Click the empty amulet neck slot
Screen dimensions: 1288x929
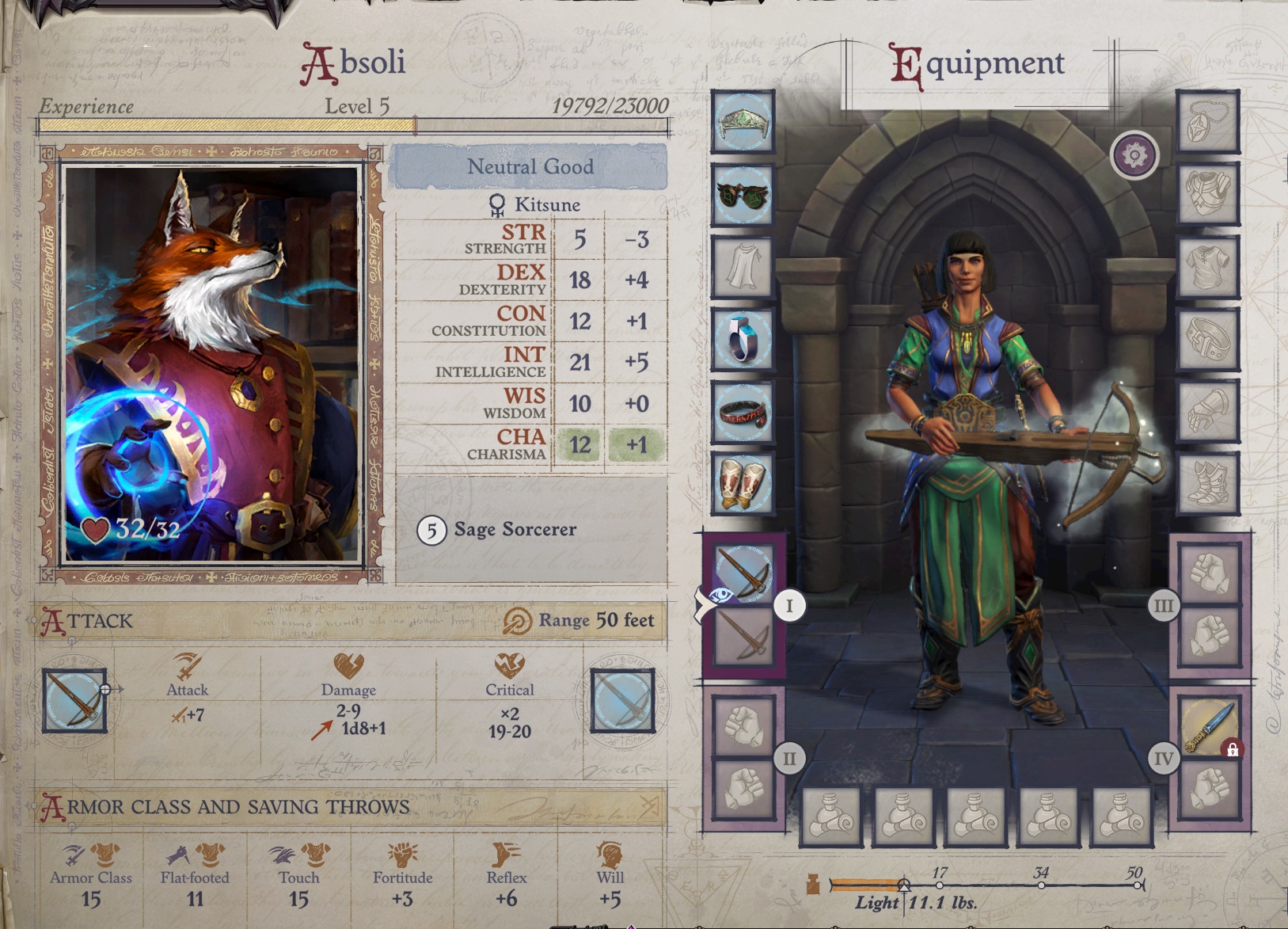click(x=1207, y=122)
